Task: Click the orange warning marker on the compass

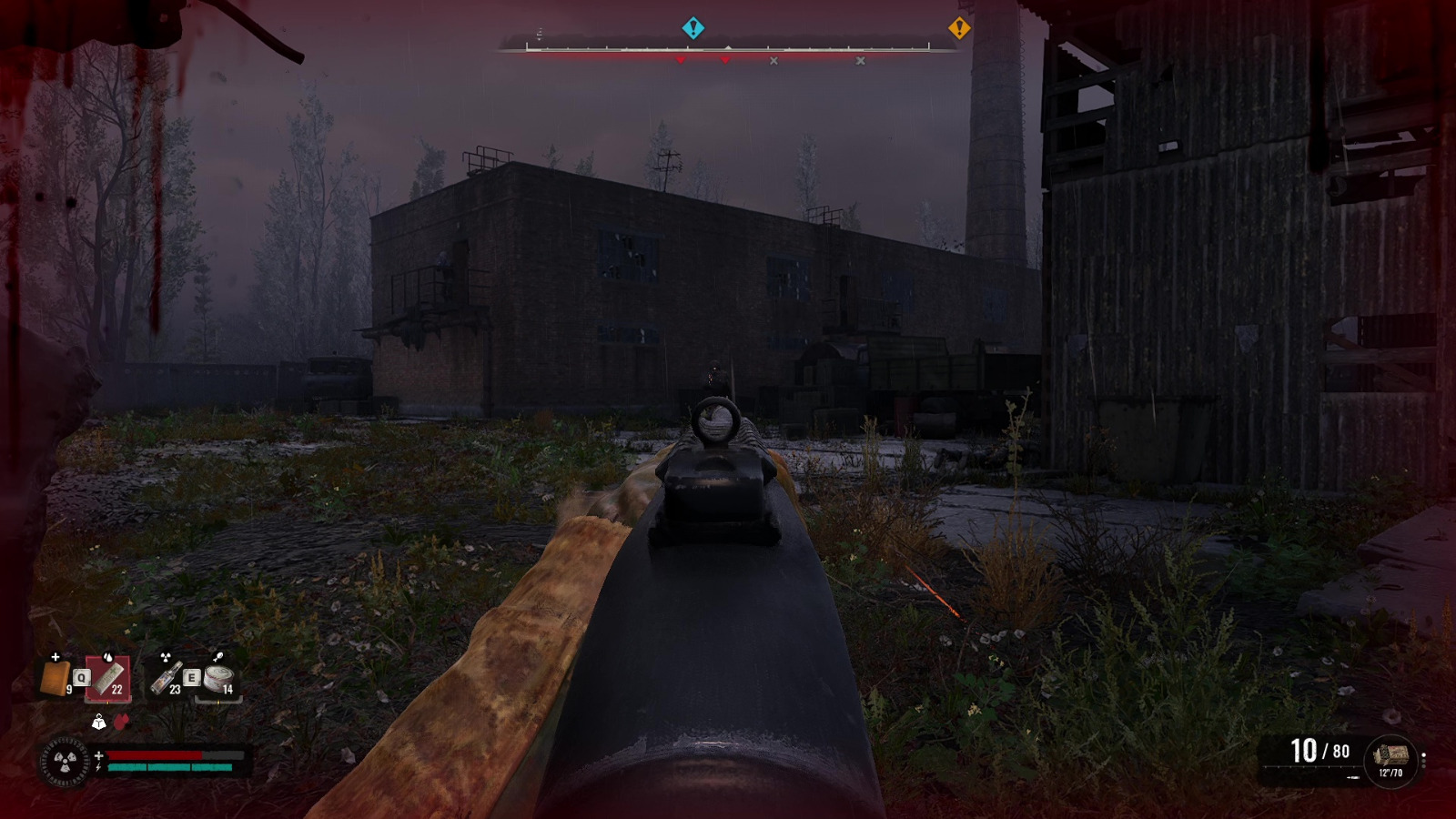Action: tap(959, 28)
